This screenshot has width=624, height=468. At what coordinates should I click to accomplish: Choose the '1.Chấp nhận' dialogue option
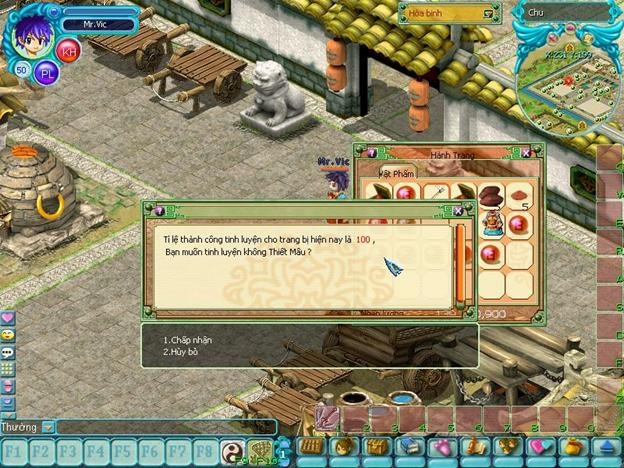pyautogui.click(x=188, y=340)
